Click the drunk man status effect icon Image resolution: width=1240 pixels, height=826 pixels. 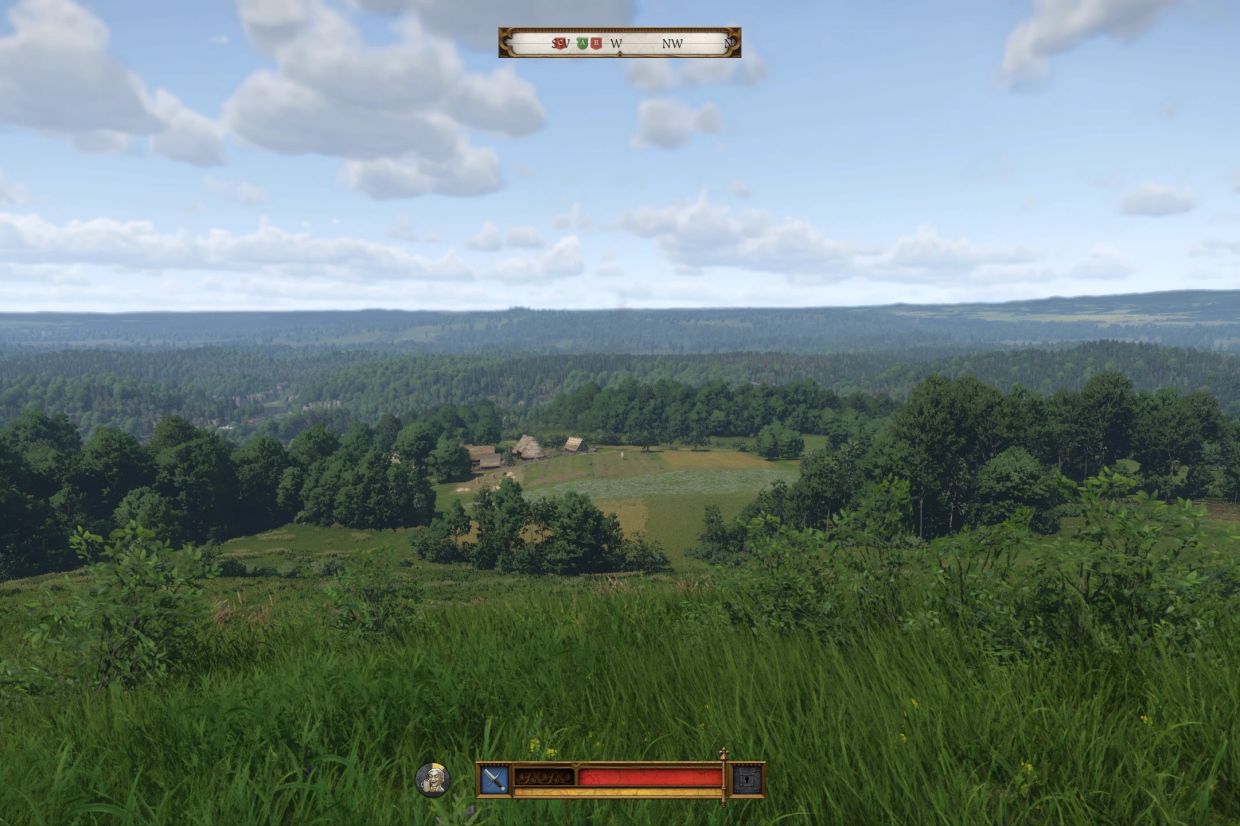point(432,779)
